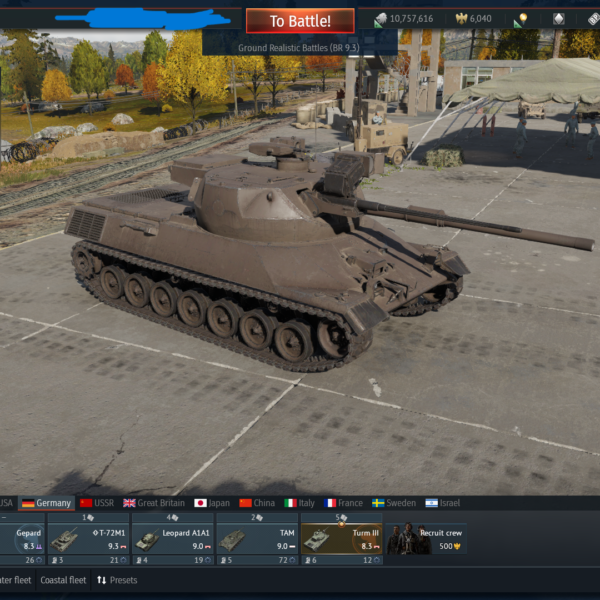The image size is (600, 600).
Task: Choose the Japan nation tab
Action: pos(212,503)
